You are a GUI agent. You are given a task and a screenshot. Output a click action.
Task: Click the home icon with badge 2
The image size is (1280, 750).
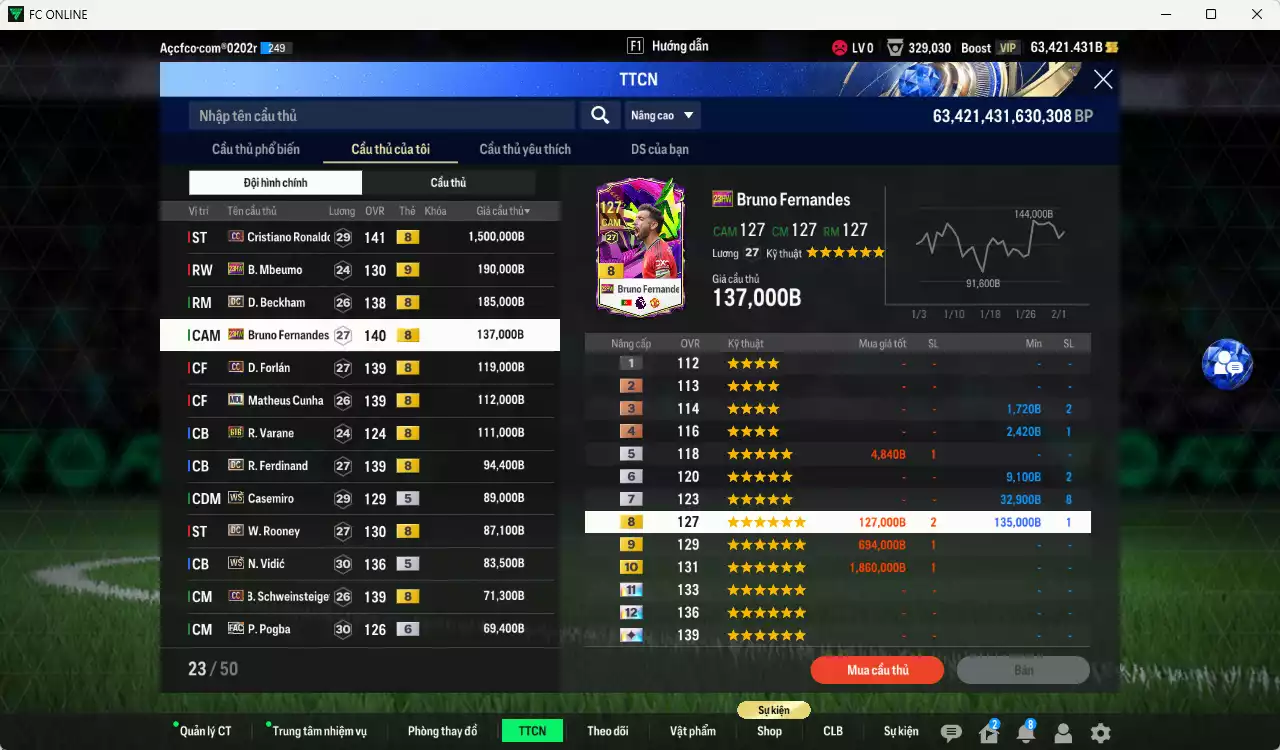988,731
